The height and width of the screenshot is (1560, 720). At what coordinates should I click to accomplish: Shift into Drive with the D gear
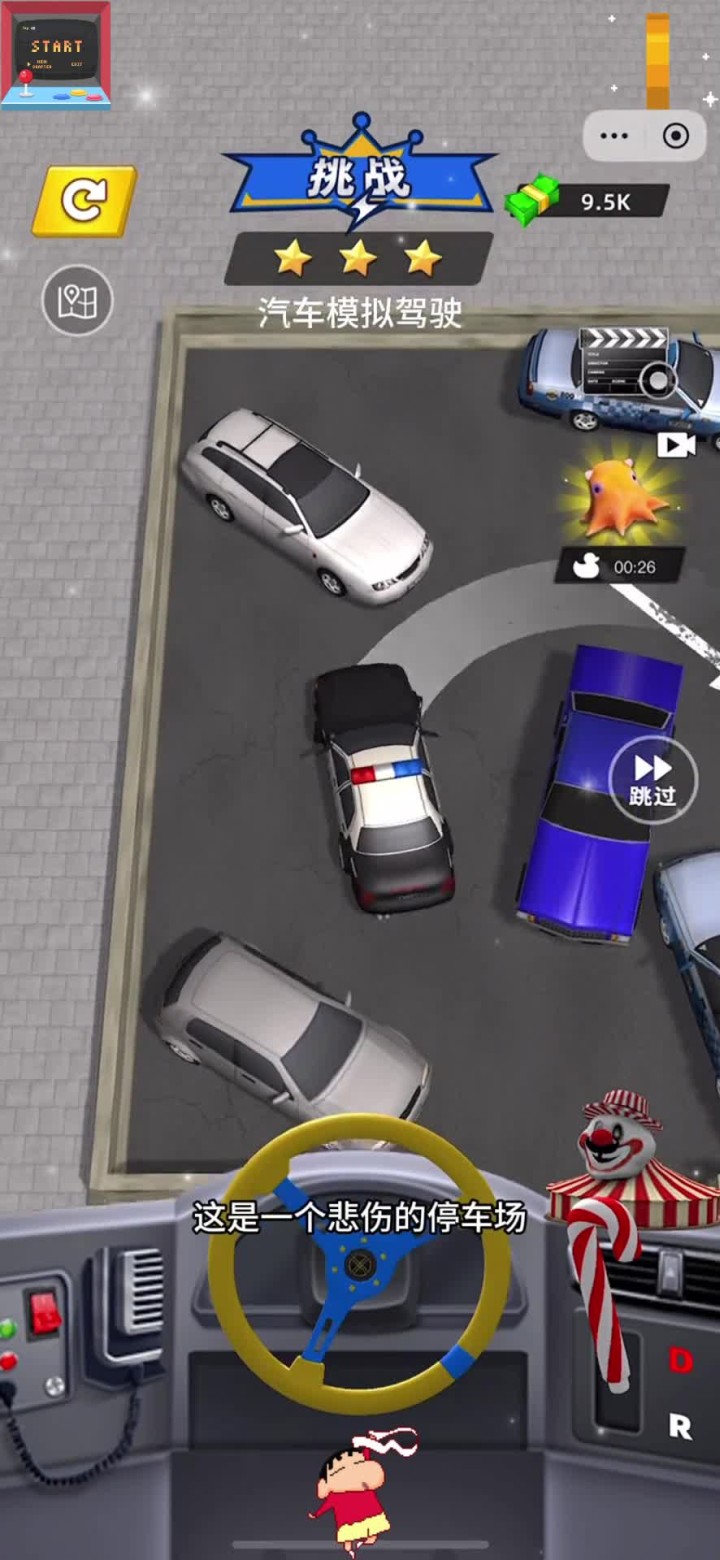pyautogui.click(x=681, y=1360)
